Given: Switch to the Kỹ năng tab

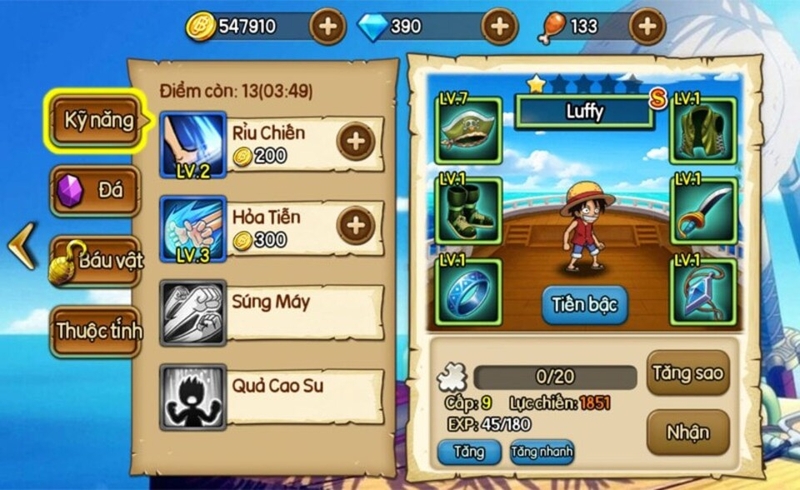Looking at the screenshot, I should point(98,121).
